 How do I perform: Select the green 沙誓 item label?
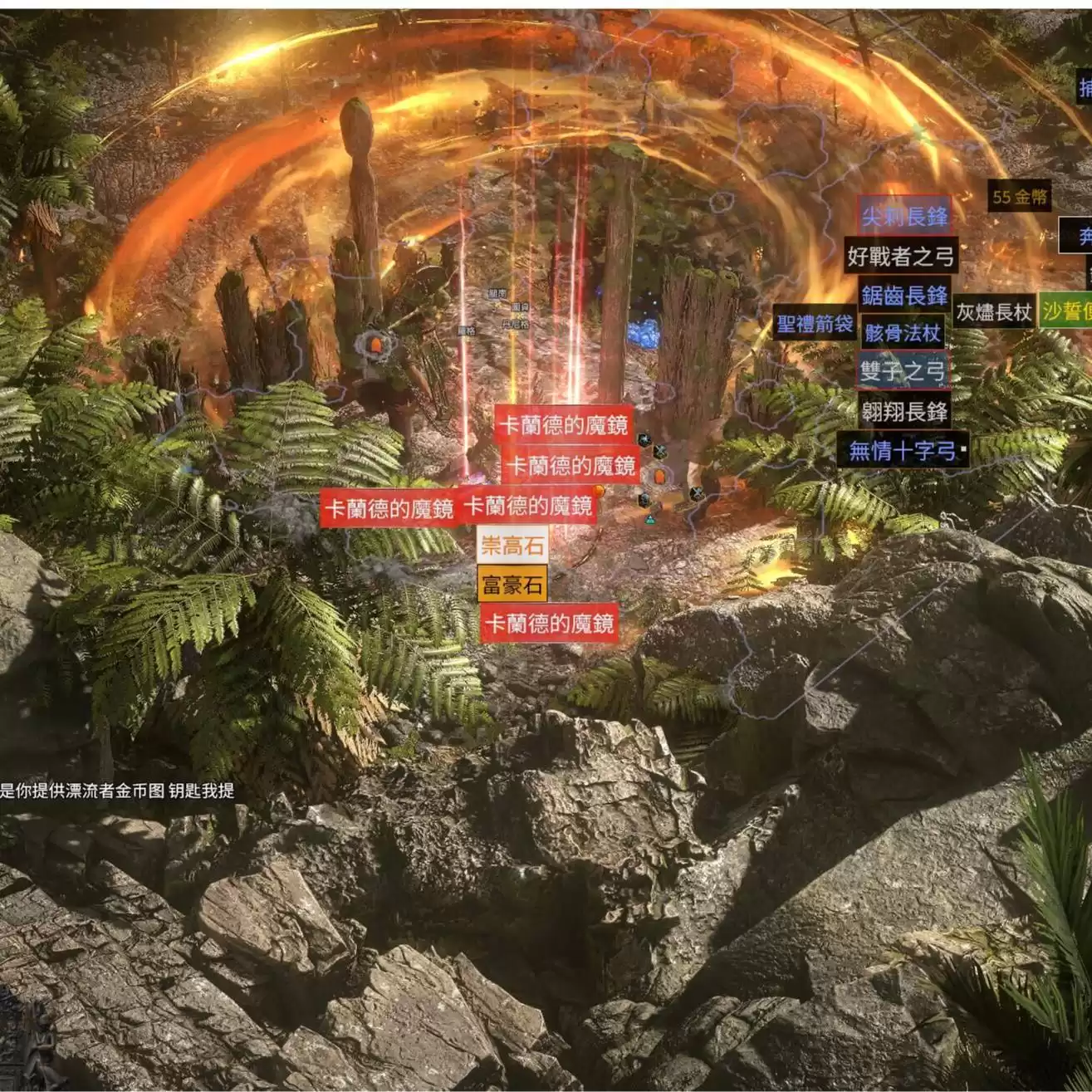point(1066,311)
